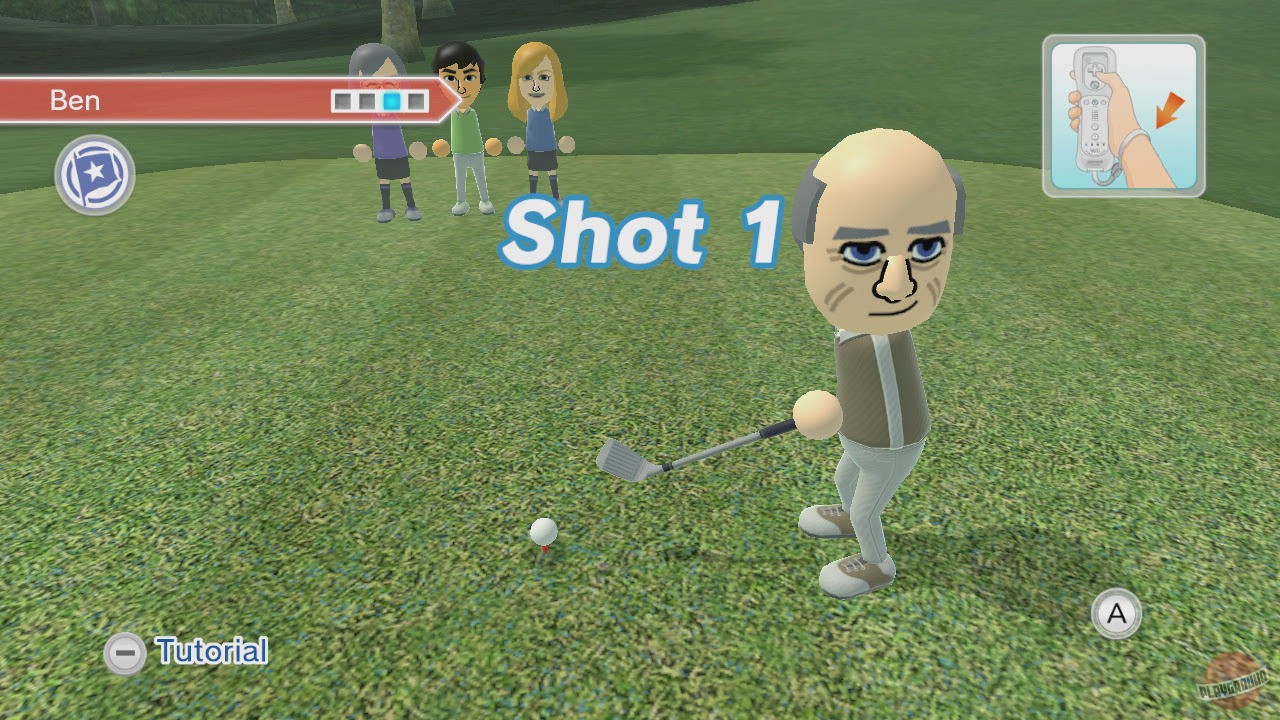
Task: Click the A button on the illustrated Wii Remote
Action: [1095, 84]
